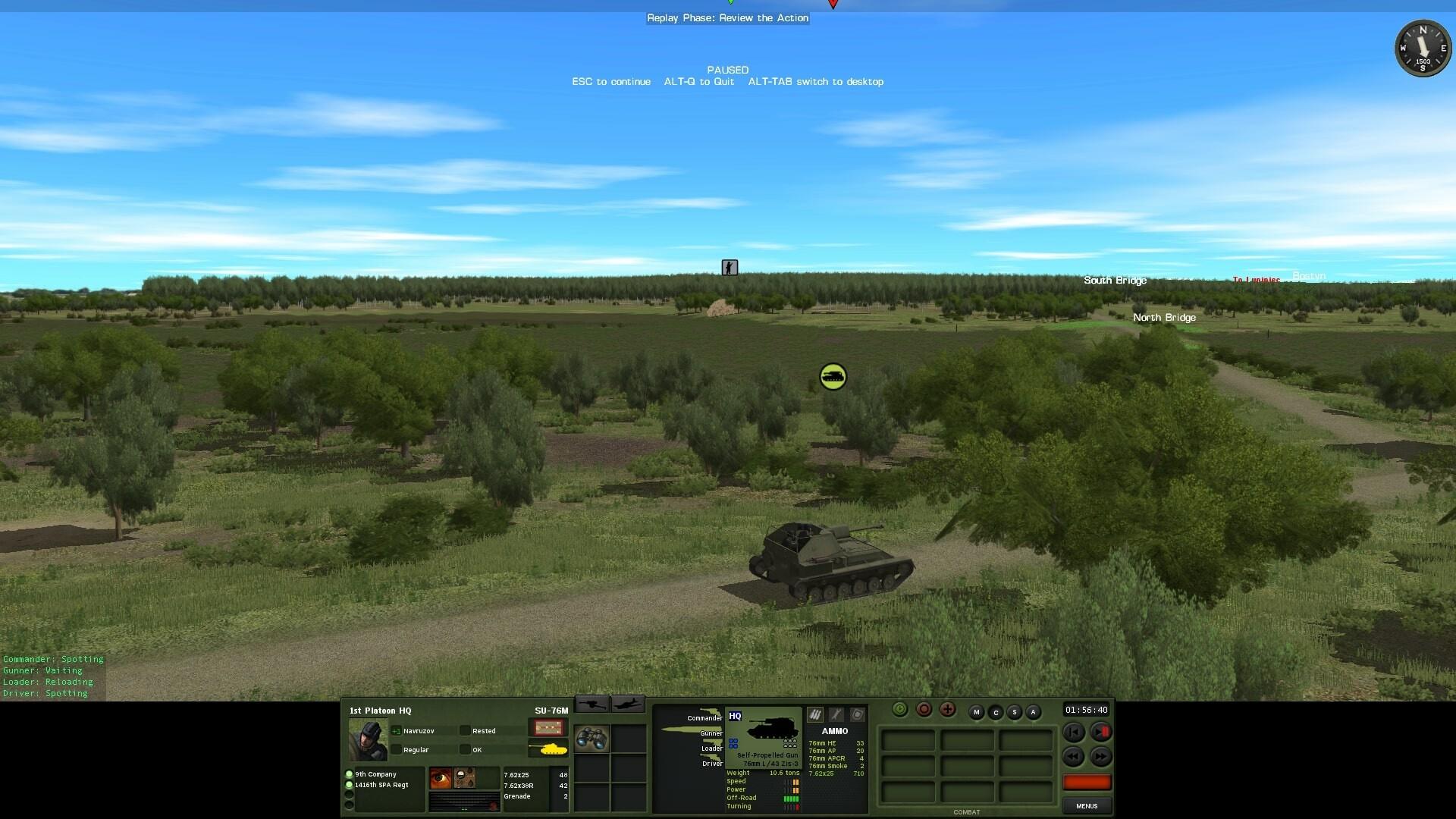Select the binoculars equipment icon
Image resolution: width=1456 pixels, height=819 pixels.
[593, 739]
